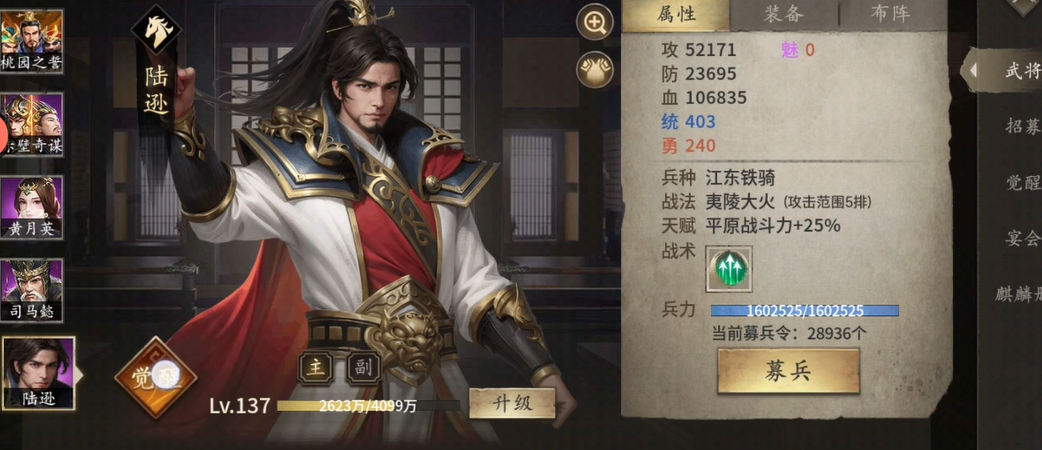Open the 桃园之誓 hero group
Viewport: 1042px width, 450px height.
[x=31, y=40]
